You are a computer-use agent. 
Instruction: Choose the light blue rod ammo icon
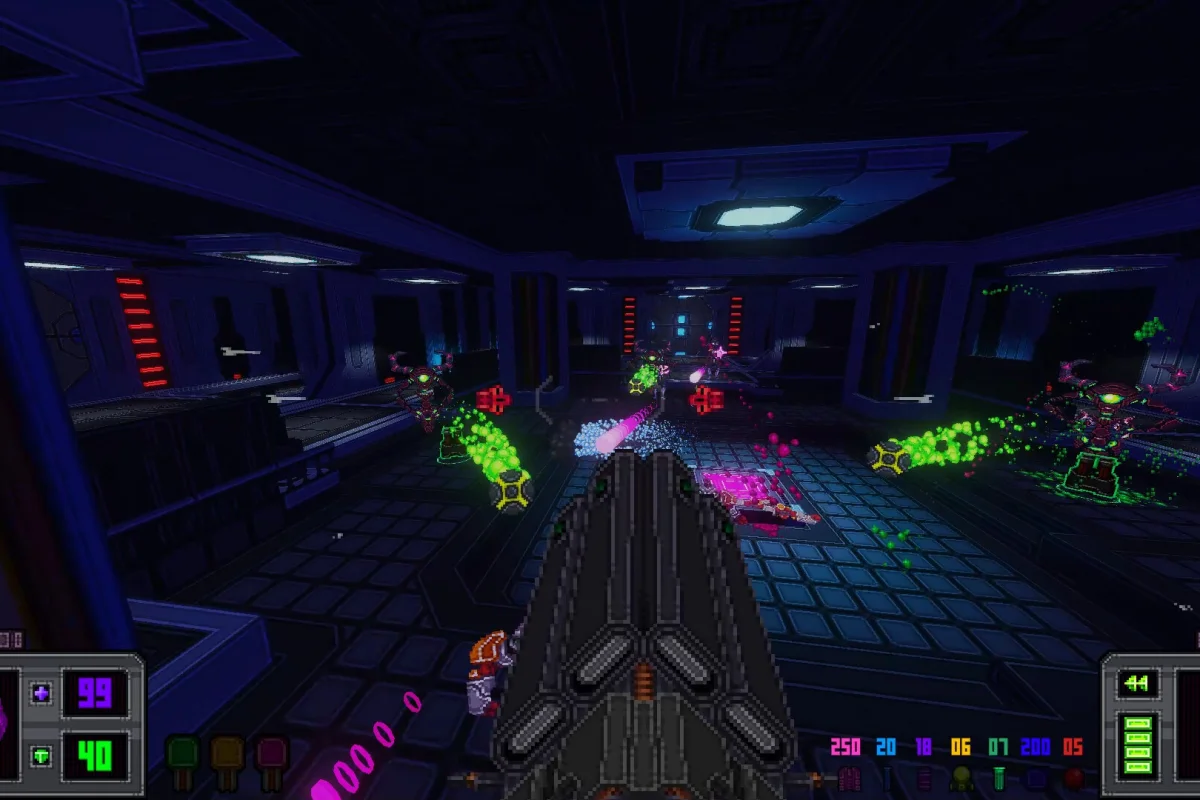coord(886,778)
